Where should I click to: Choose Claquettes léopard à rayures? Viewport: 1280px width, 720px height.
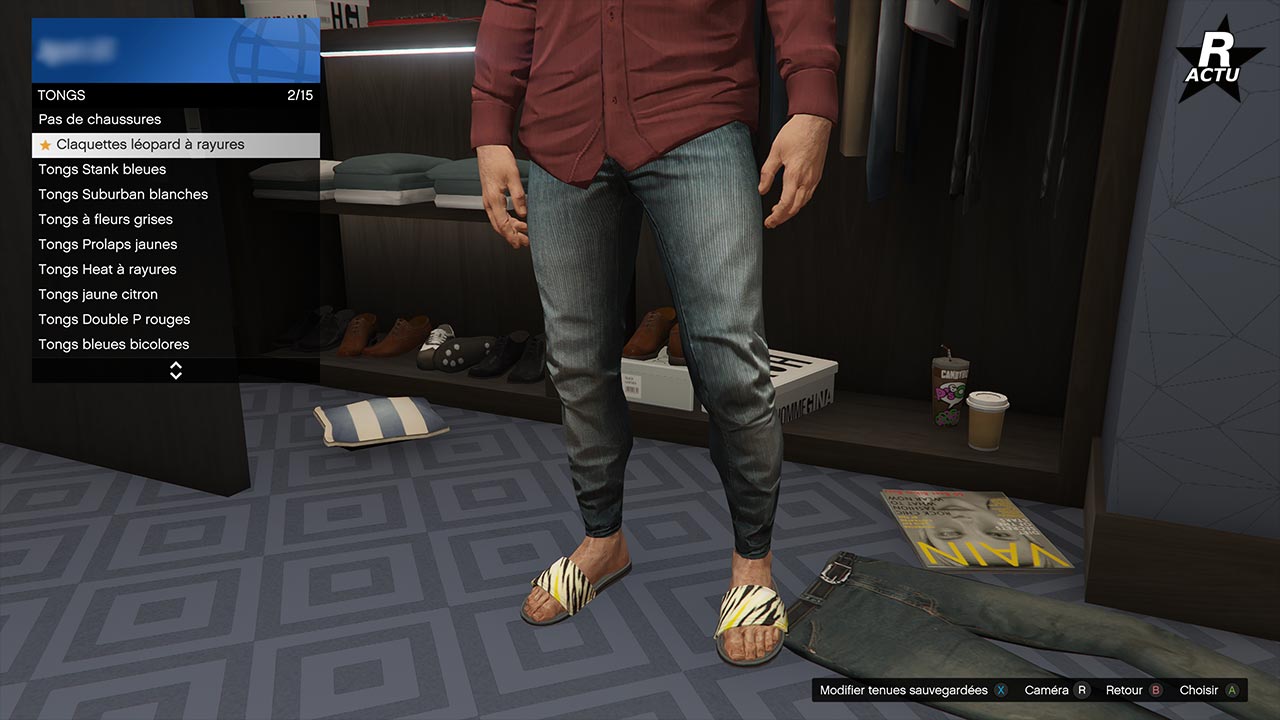[x=150, y=145]
